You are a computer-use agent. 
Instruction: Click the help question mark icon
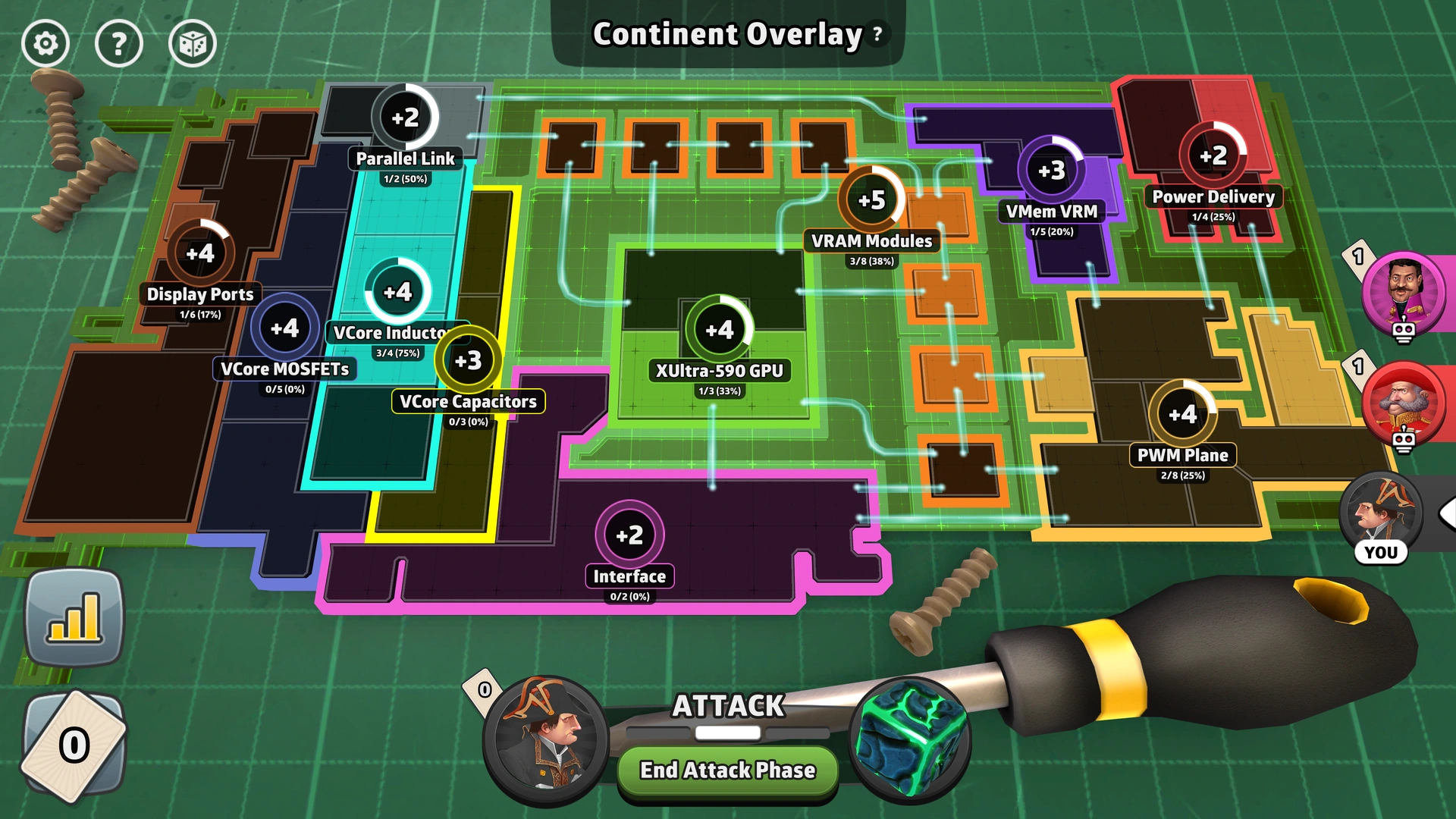(x=118, y=43)
